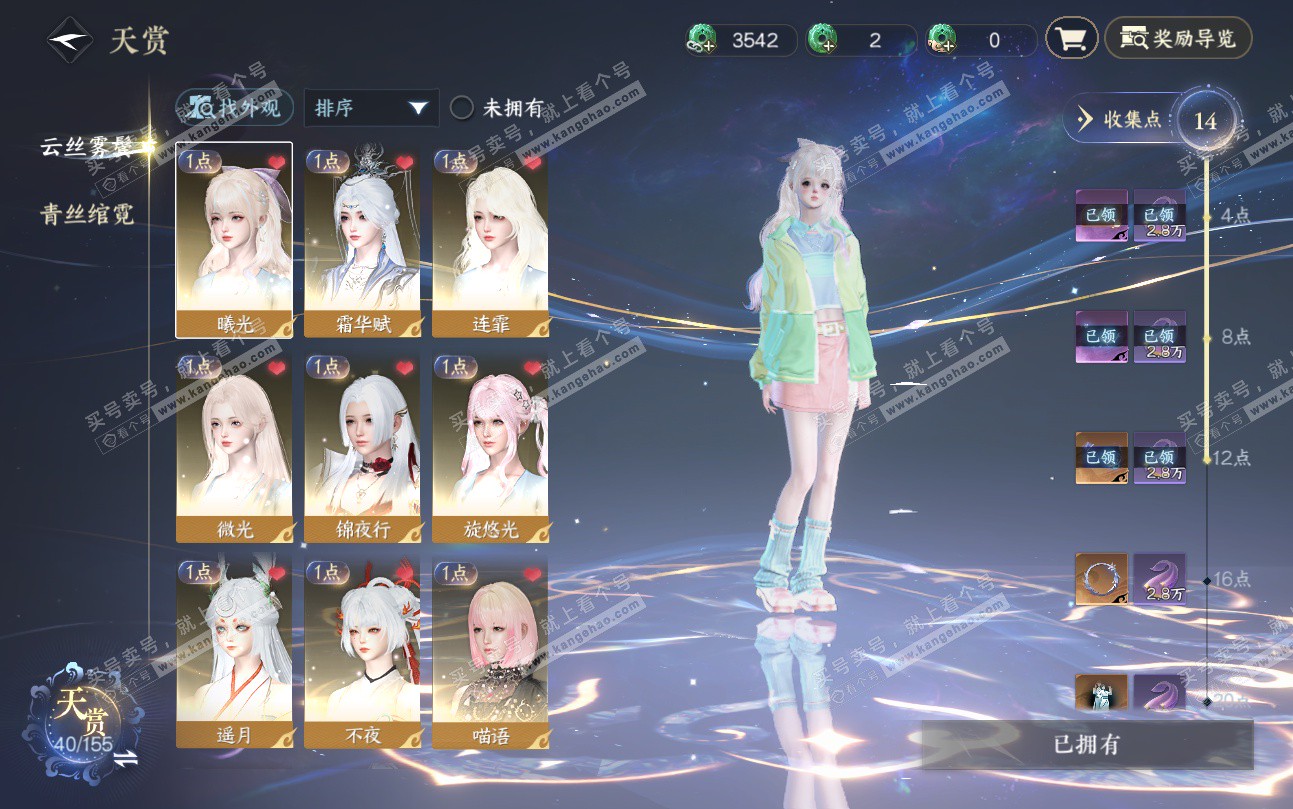Select the 霜华赋 hairstyle card

click(362, 240)
